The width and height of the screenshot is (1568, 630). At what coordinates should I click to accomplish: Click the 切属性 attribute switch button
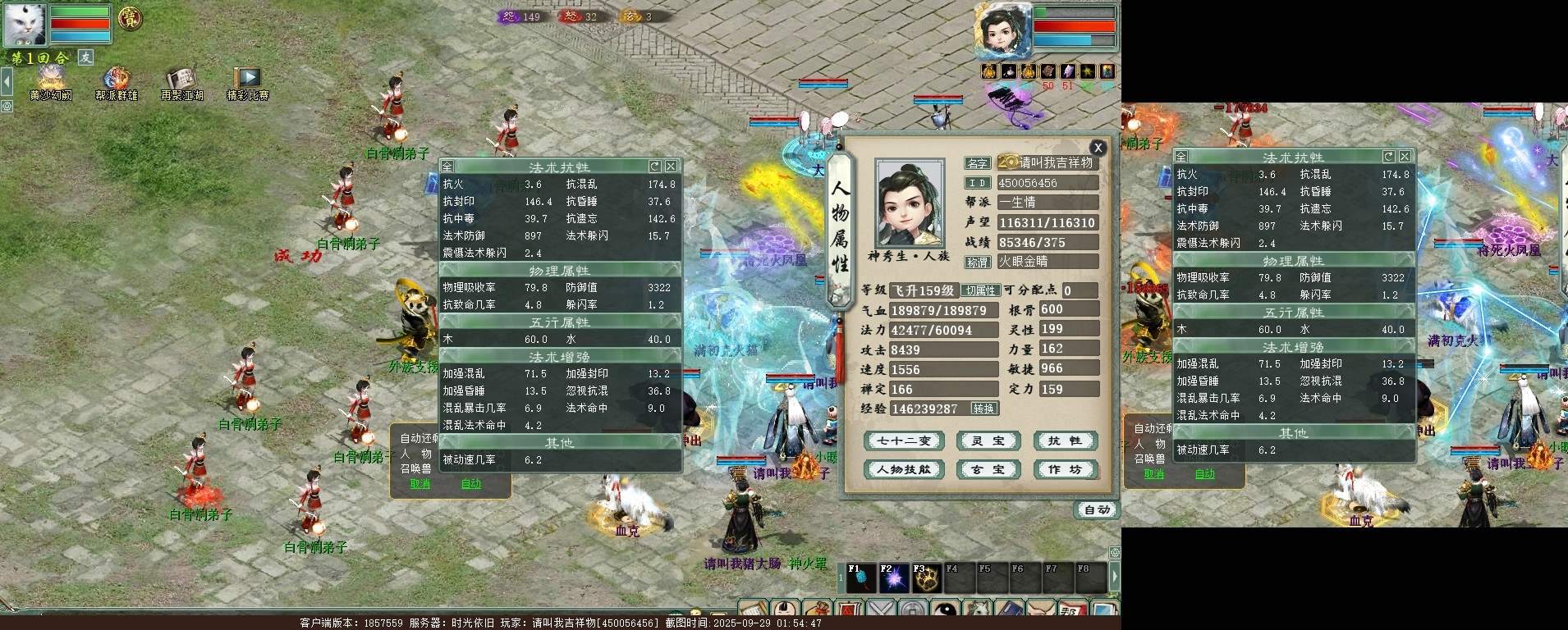(x=981, y=291)
